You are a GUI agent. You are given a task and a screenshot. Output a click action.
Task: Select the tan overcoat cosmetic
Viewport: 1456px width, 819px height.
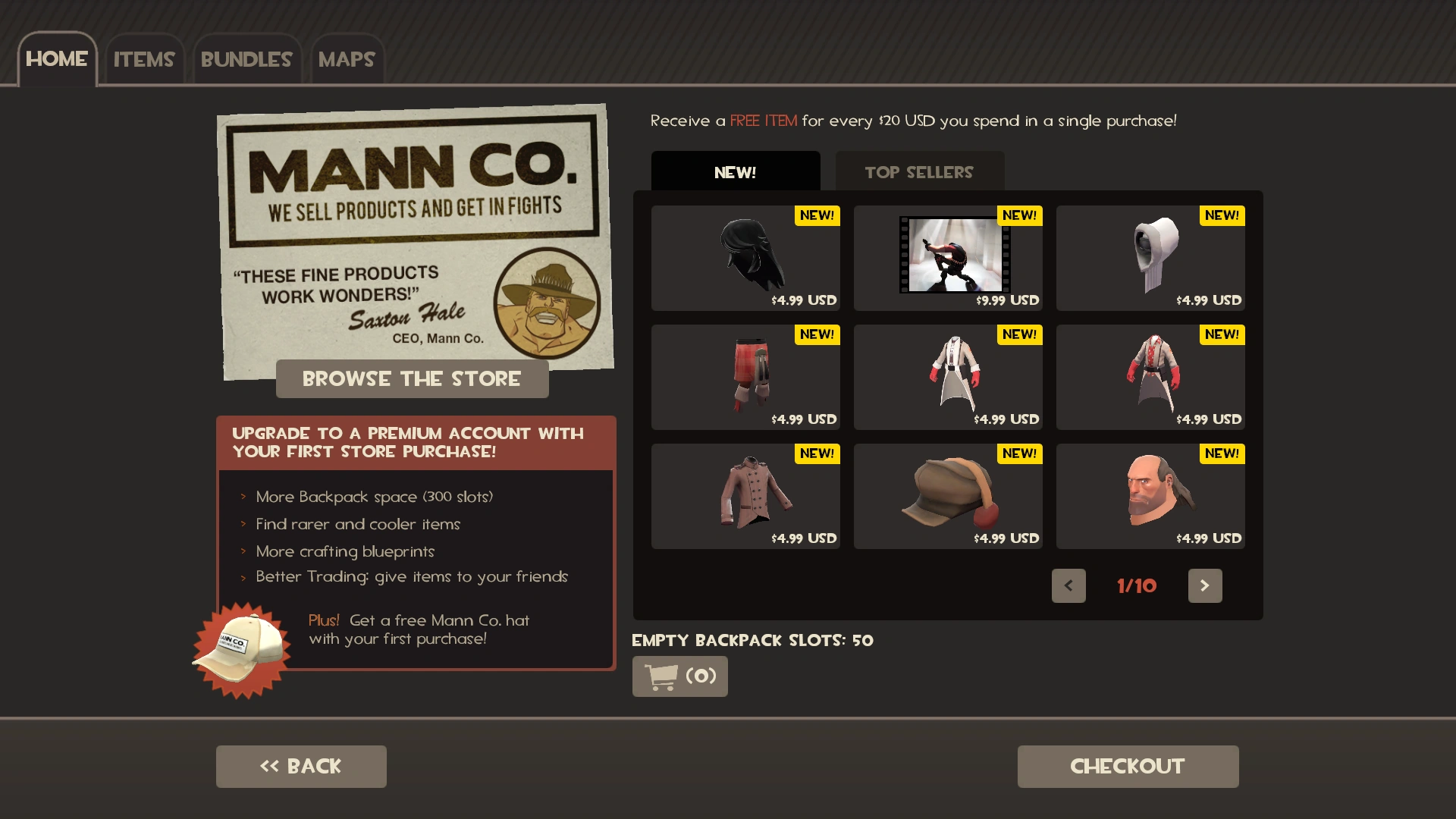[745, 494]
